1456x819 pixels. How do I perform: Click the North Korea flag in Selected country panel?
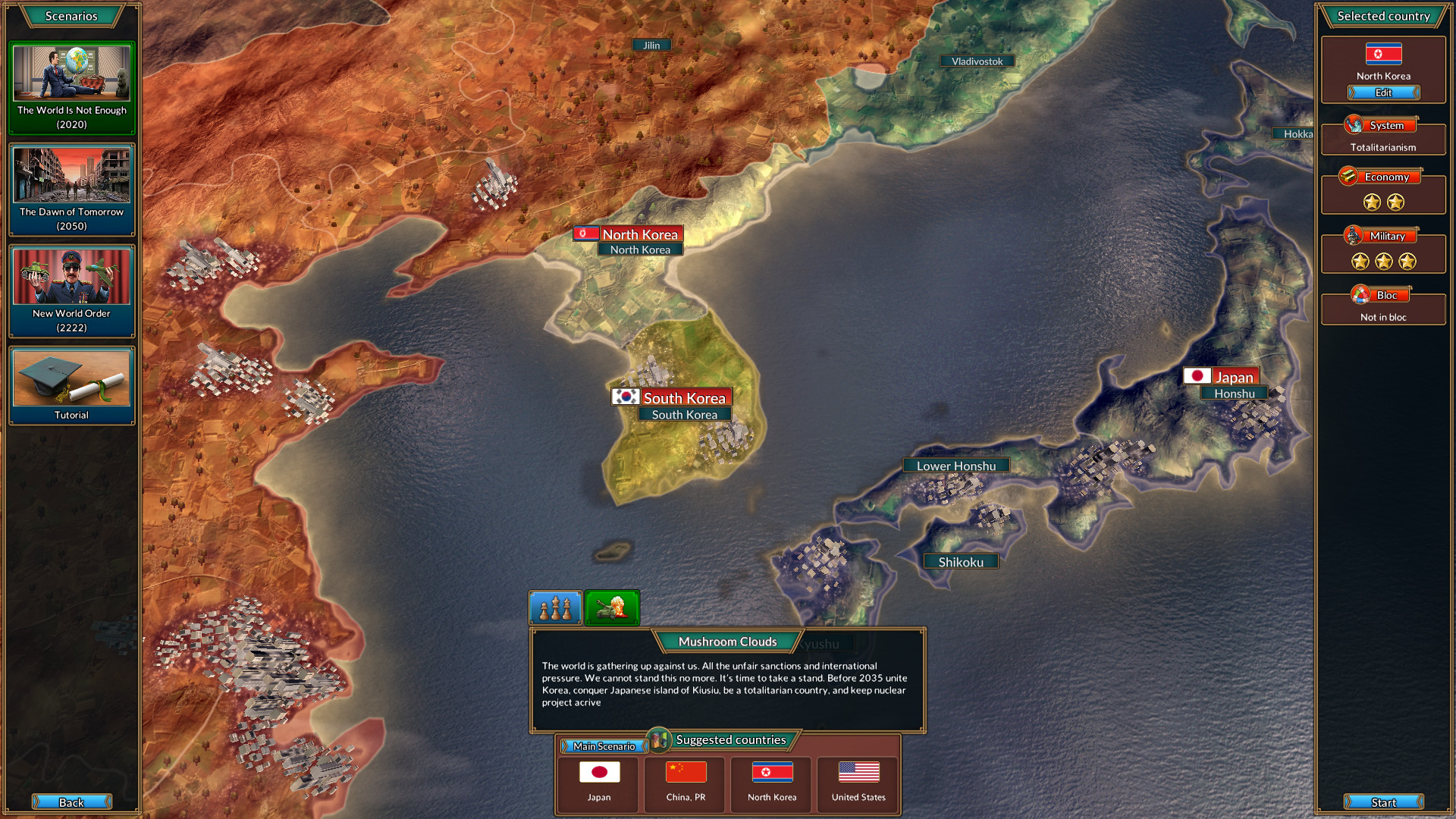click(x=1382, y=54)
